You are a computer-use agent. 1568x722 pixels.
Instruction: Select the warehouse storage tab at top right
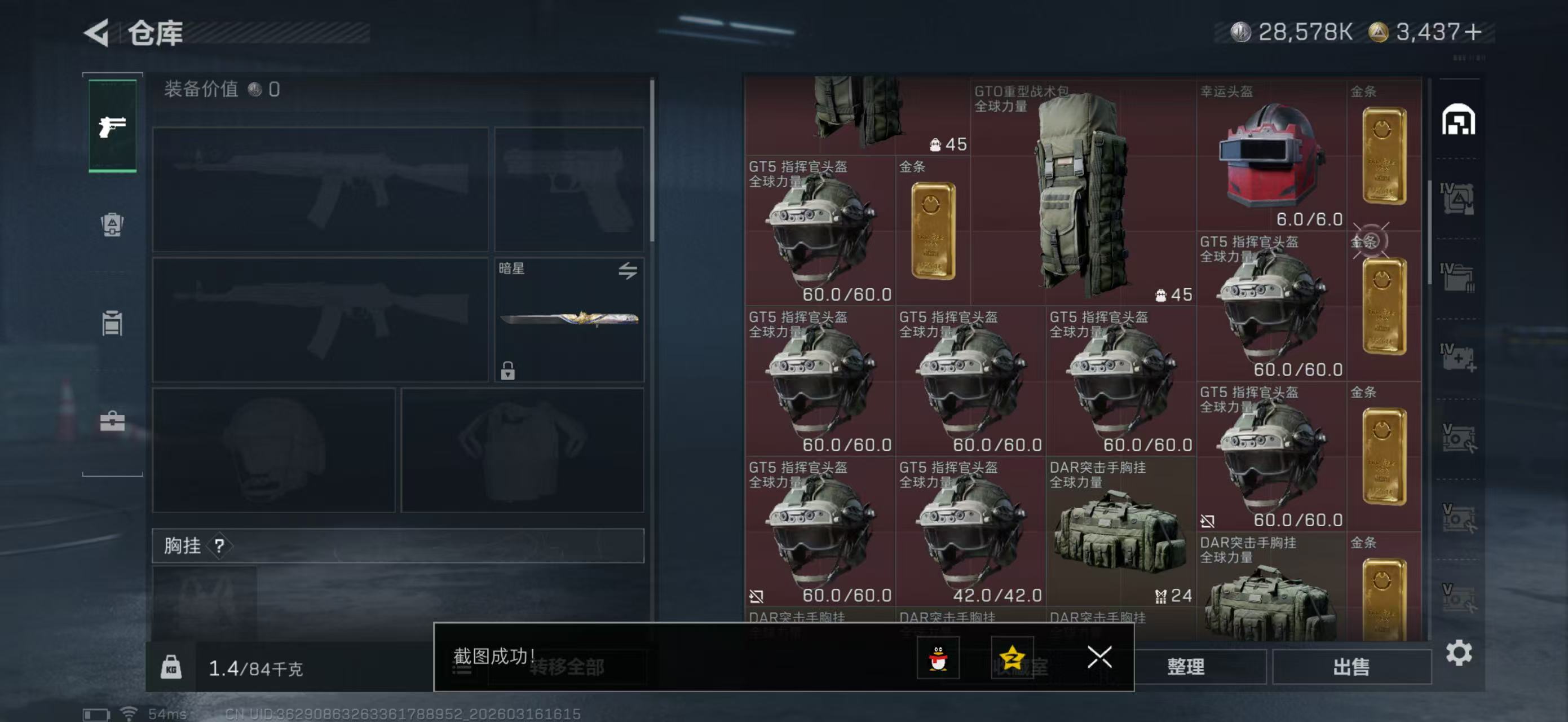coord(1458,121)
